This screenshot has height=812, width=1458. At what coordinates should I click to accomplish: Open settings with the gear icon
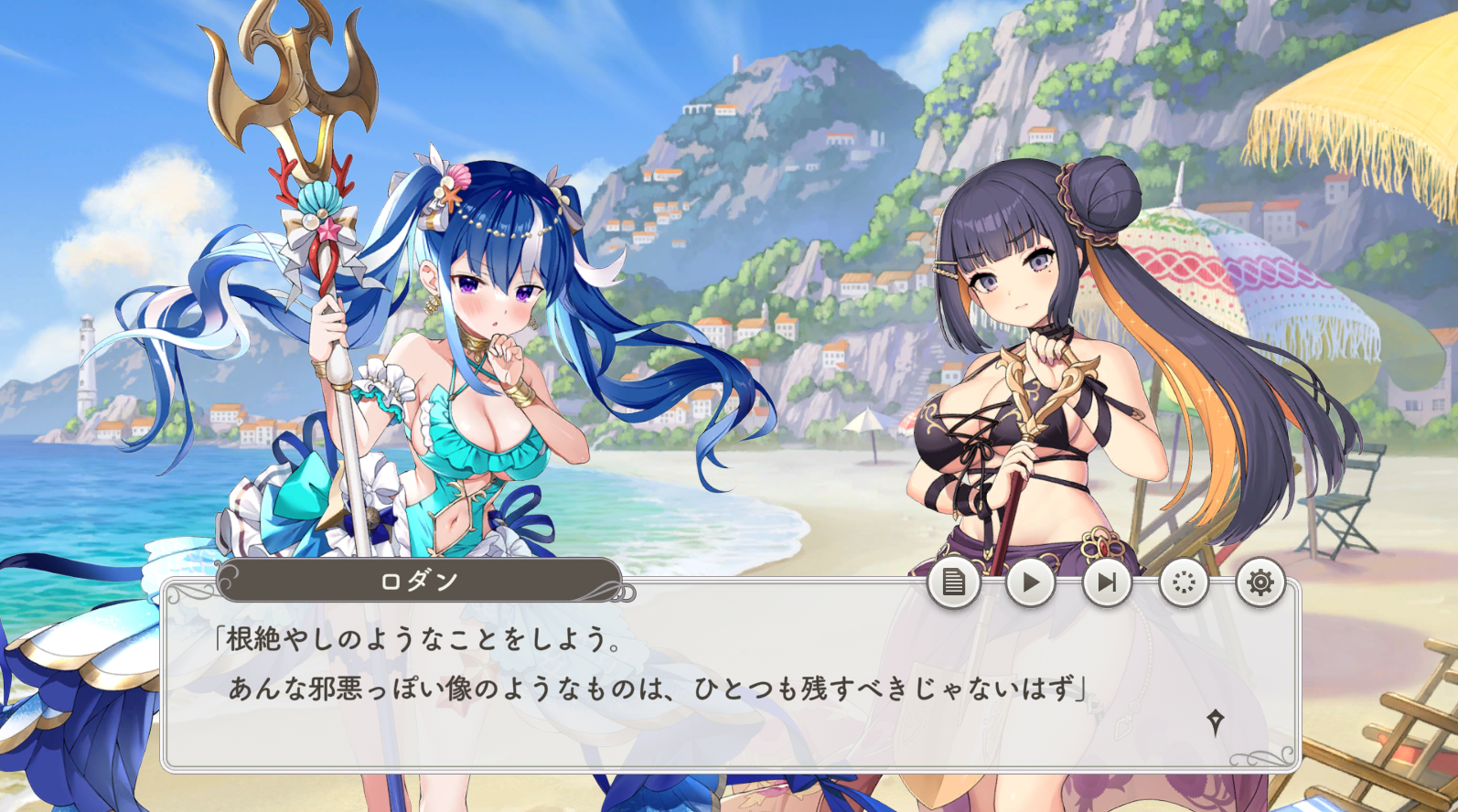pos(1260,582)
